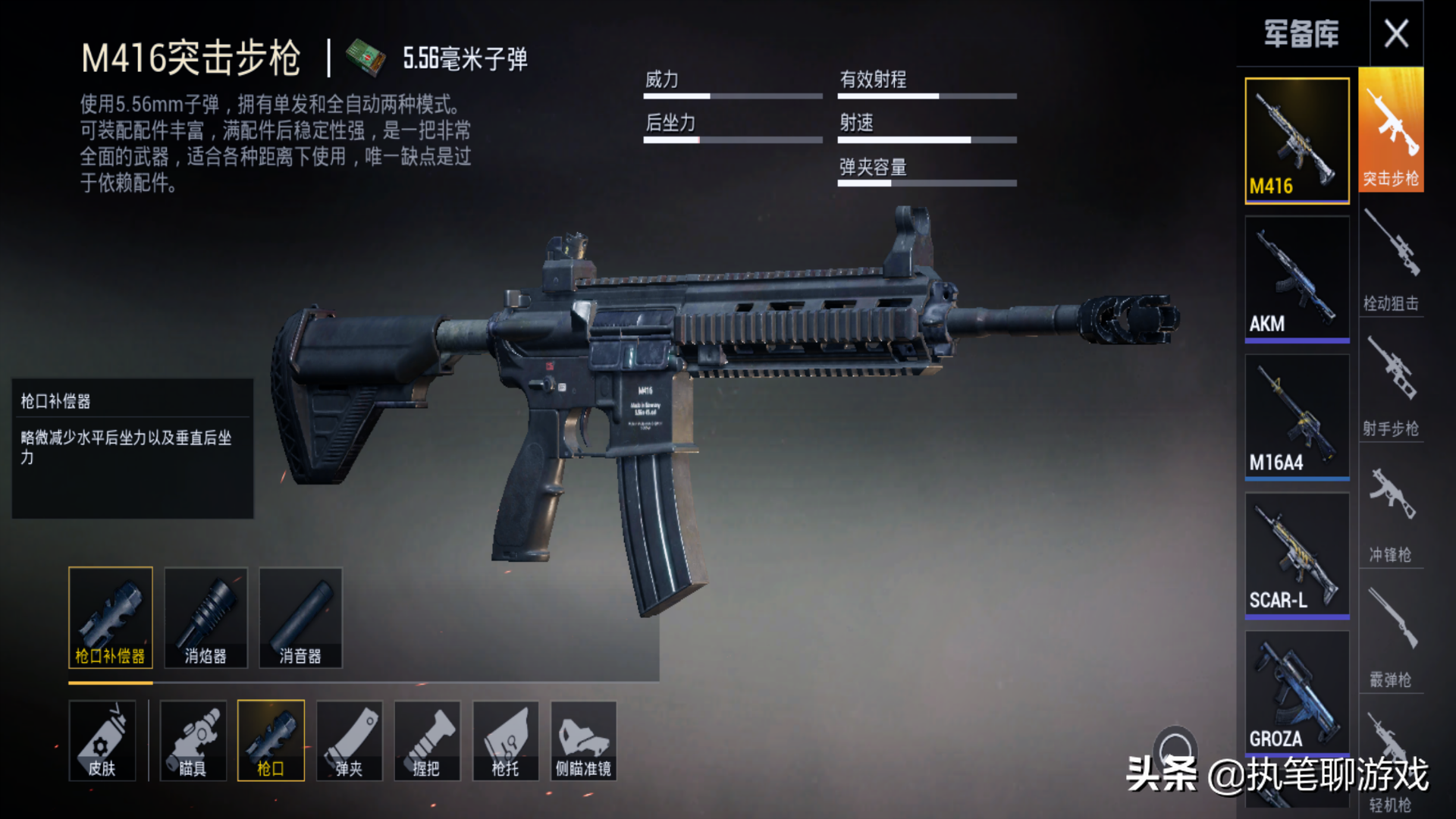The width and height of the screenshot is (1456, 819).
Task: Pick the M16A4 rifle entry
Action: 1297,416
